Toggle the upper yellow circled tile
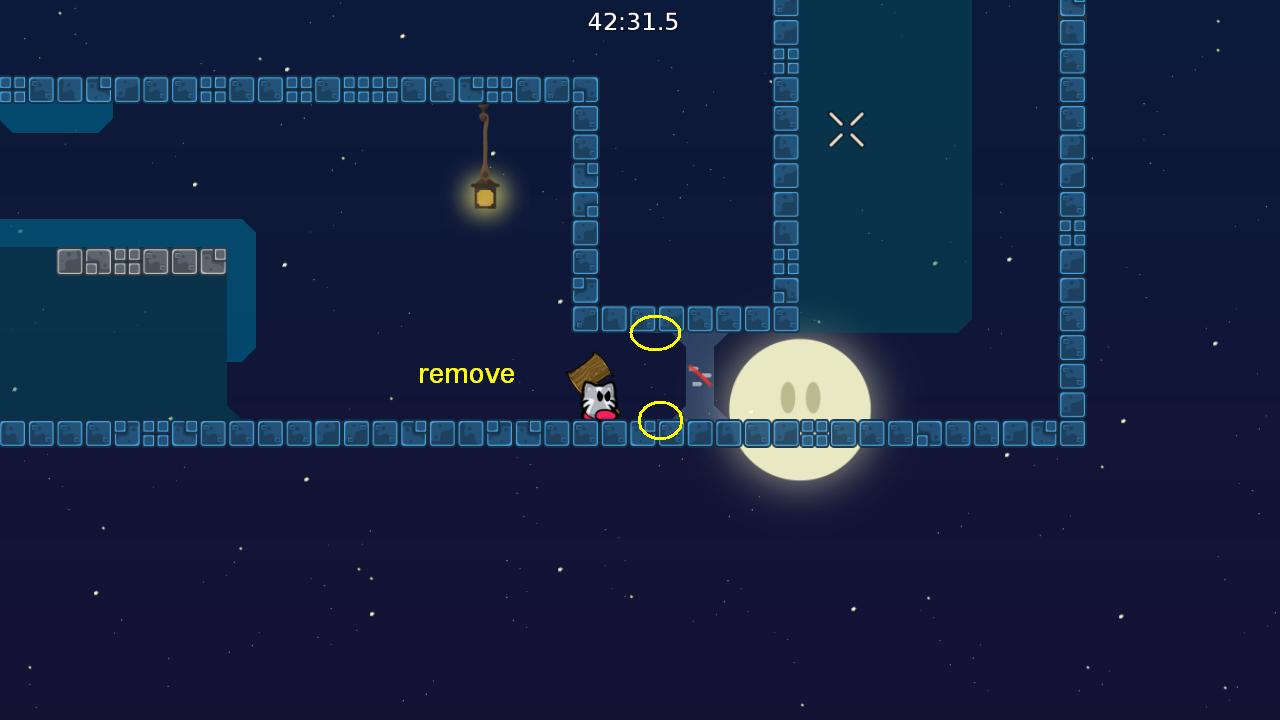 [x=655, y=335]
